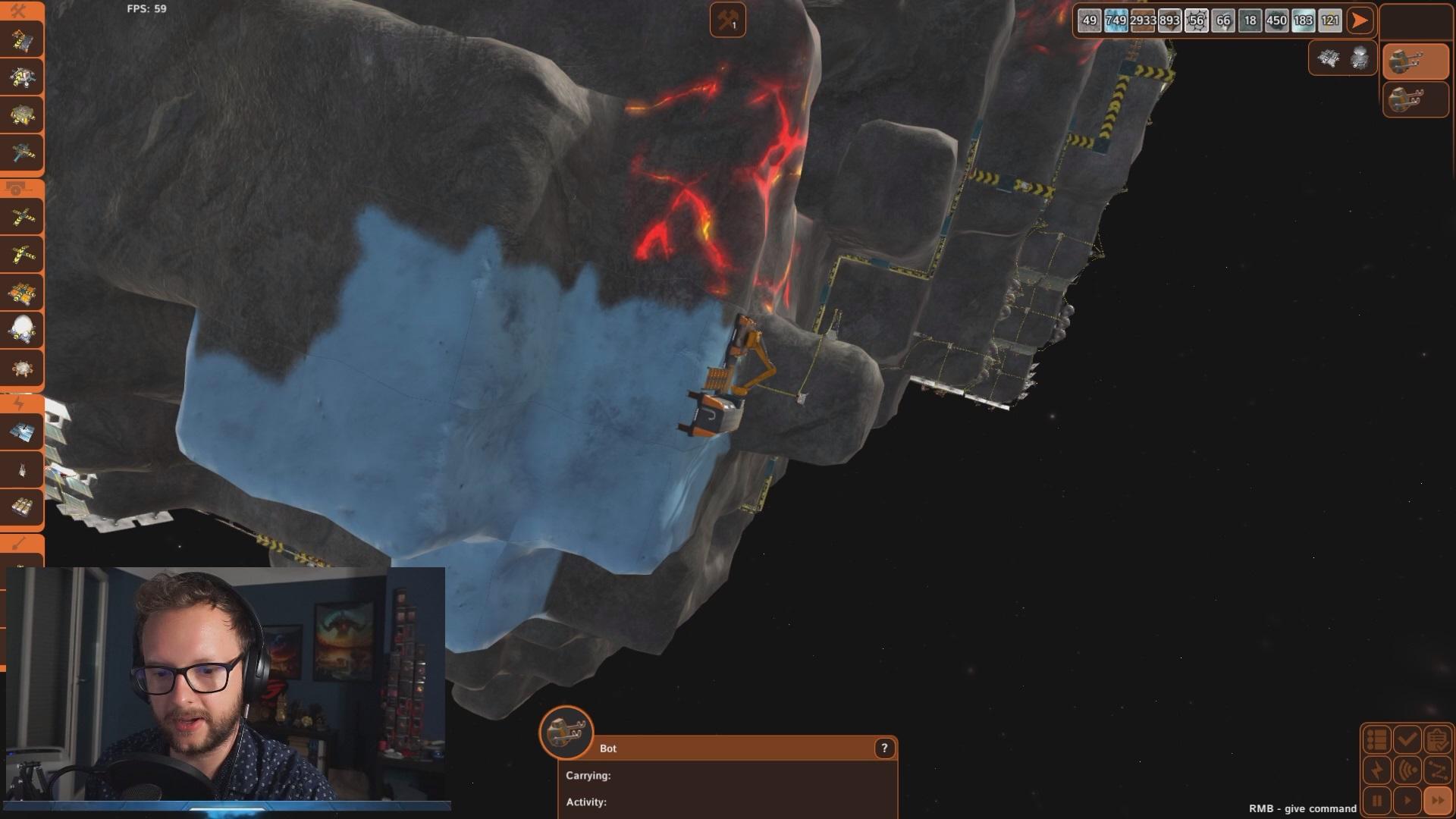Open the list view panel button

[1377, 739]
